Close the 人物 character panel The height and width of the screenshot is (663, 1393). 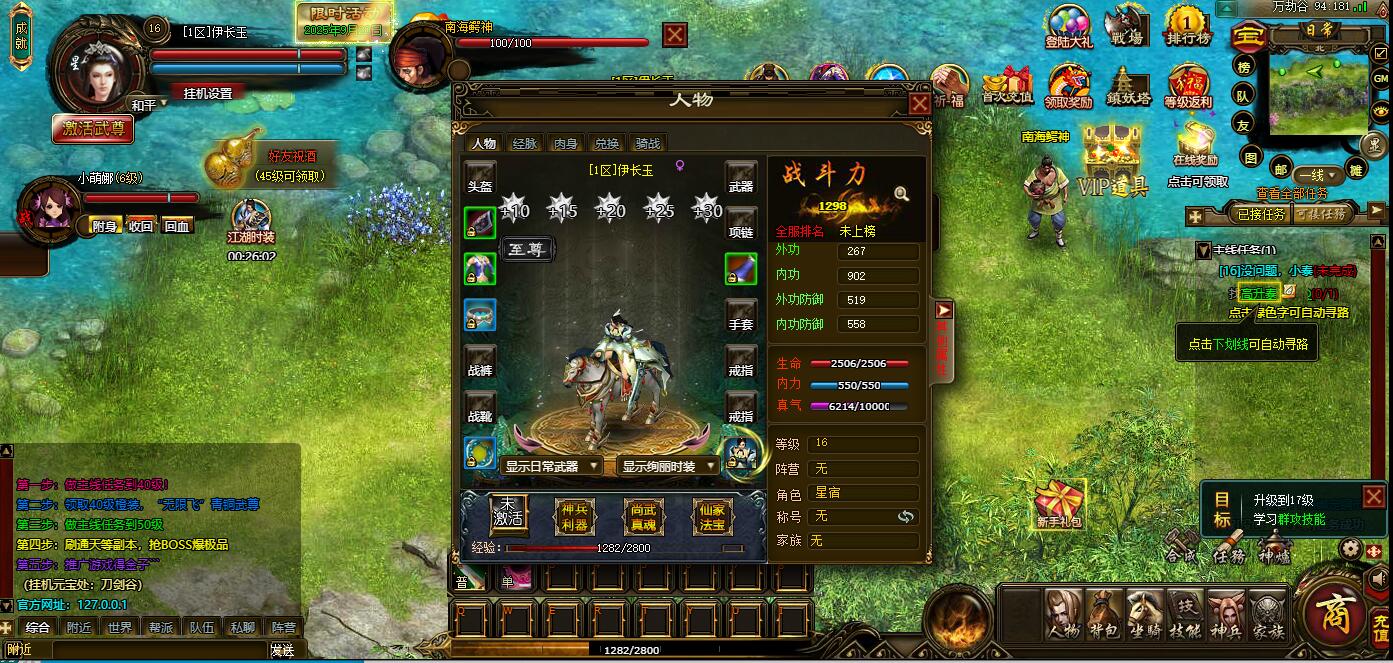[919, 103]
